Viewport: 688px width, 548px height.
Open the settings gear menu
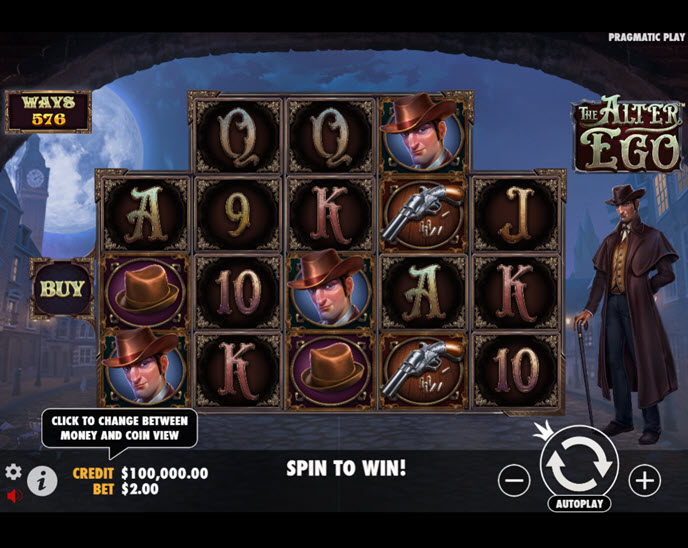[13, 471]
